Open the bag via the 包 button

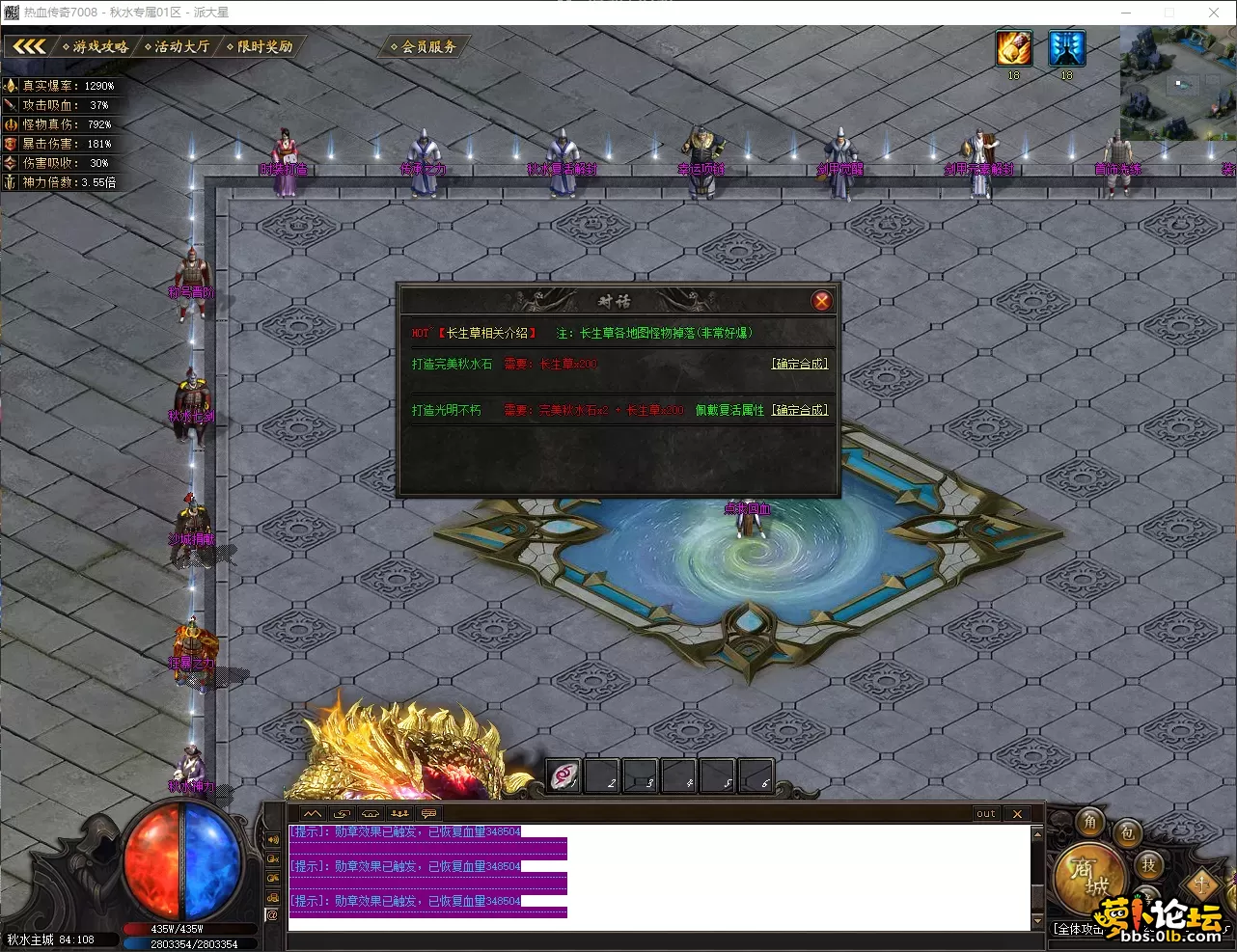click(1127, 833)
